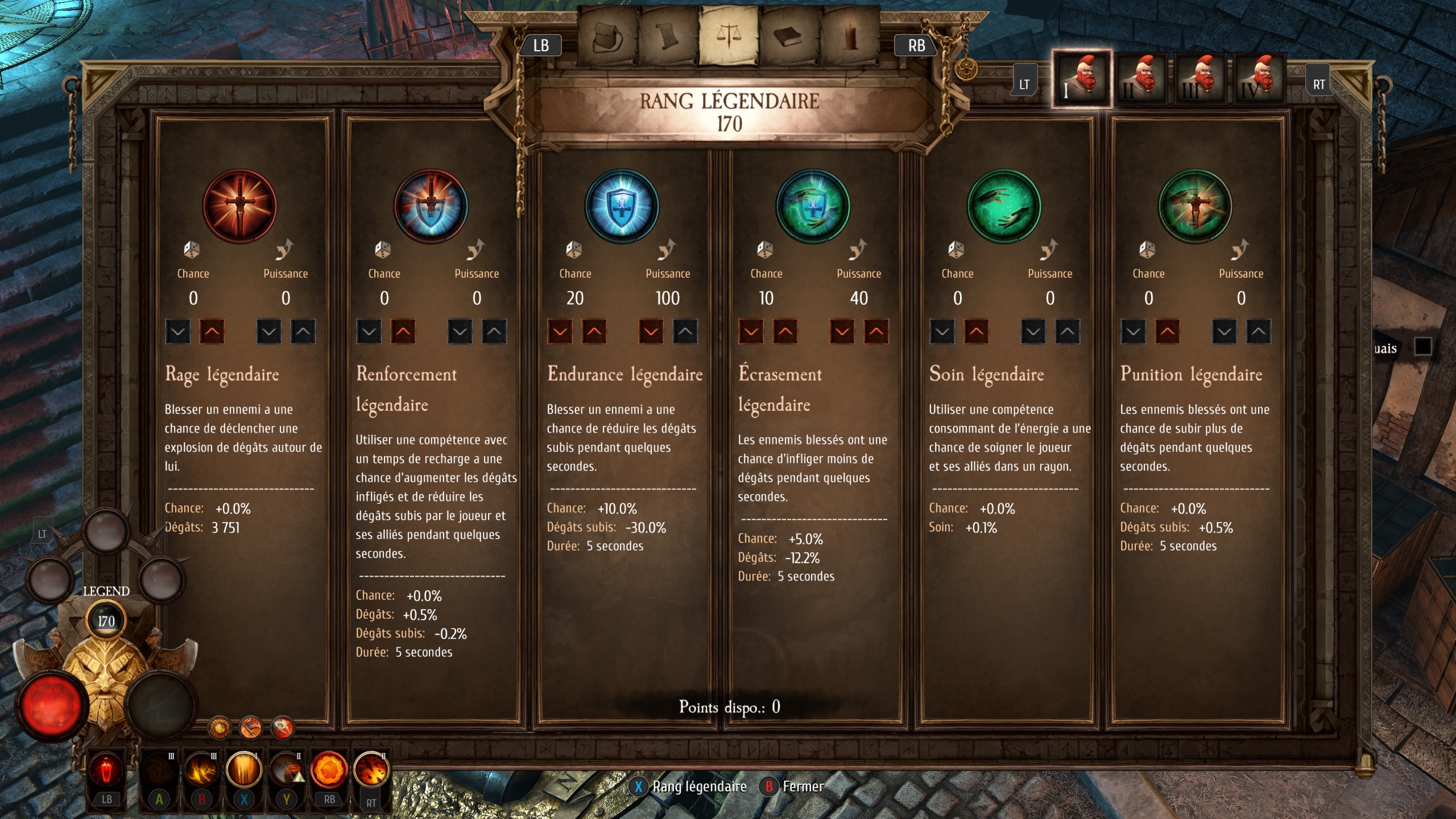
Task: Select the Rage légendaire sword icon
Action: tap(240, 206)
